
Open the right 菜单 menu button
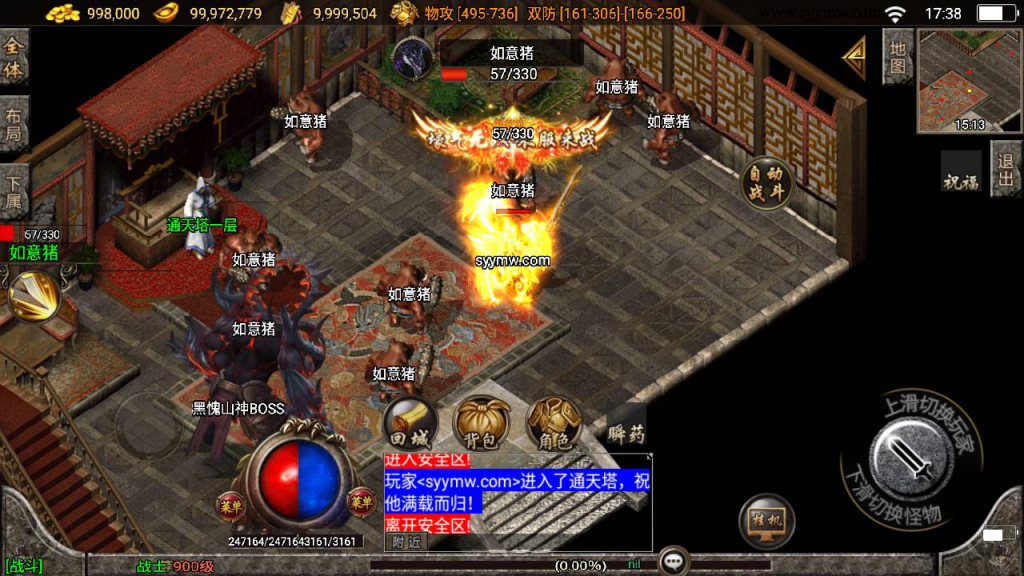[x=360, y=500]
